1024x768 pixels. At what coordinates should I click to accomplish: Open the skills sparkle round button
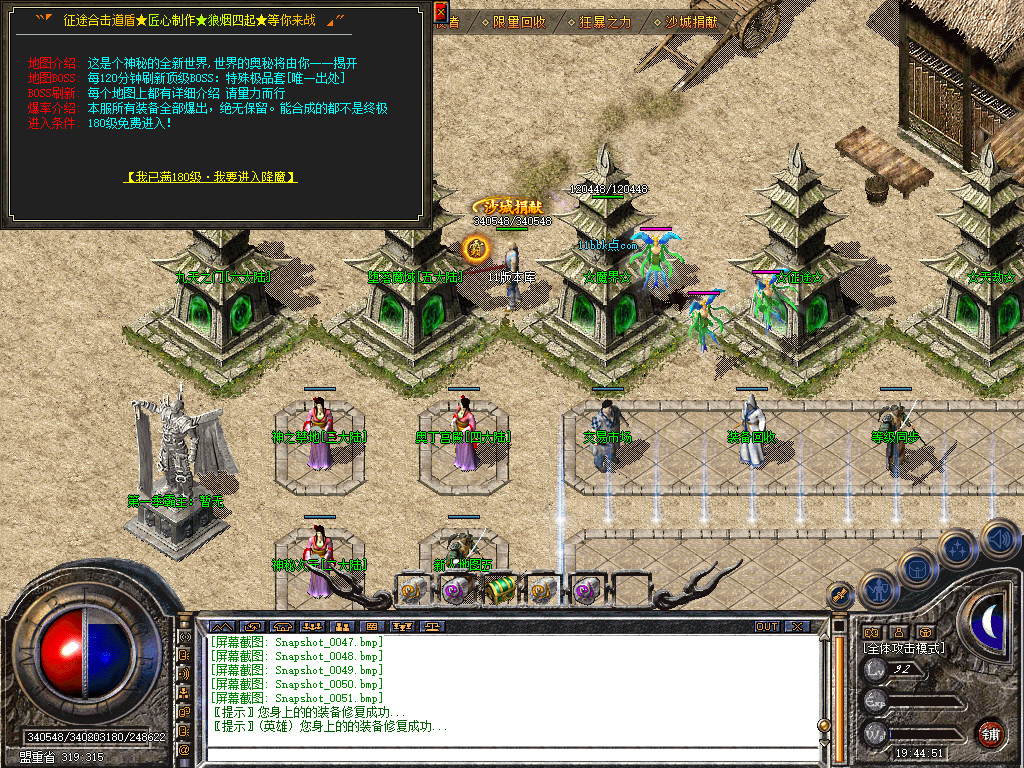pyautogui.click(x=956, y=548)
